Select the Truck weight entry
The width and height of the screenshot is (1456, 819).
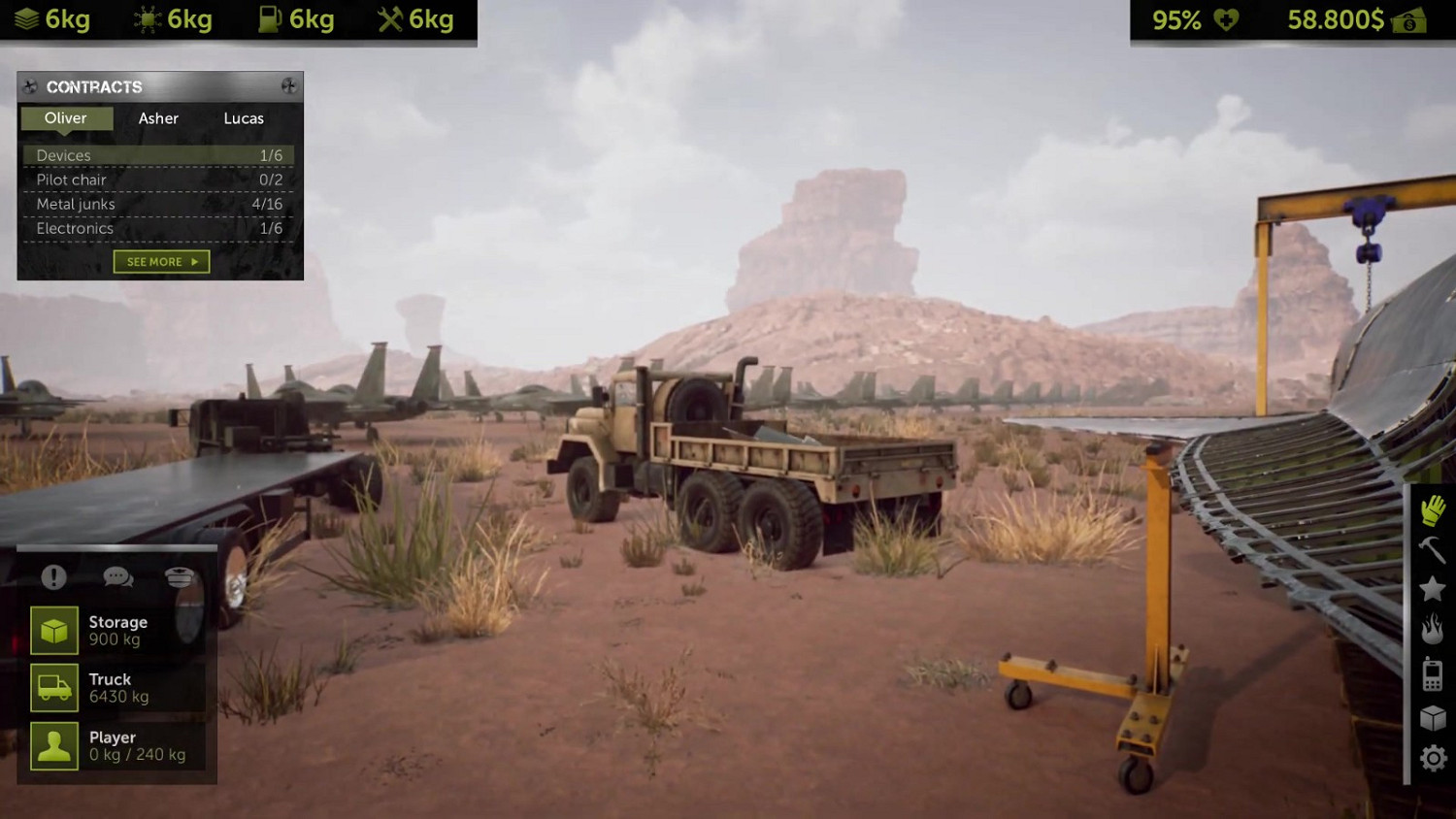click(116, 687)
